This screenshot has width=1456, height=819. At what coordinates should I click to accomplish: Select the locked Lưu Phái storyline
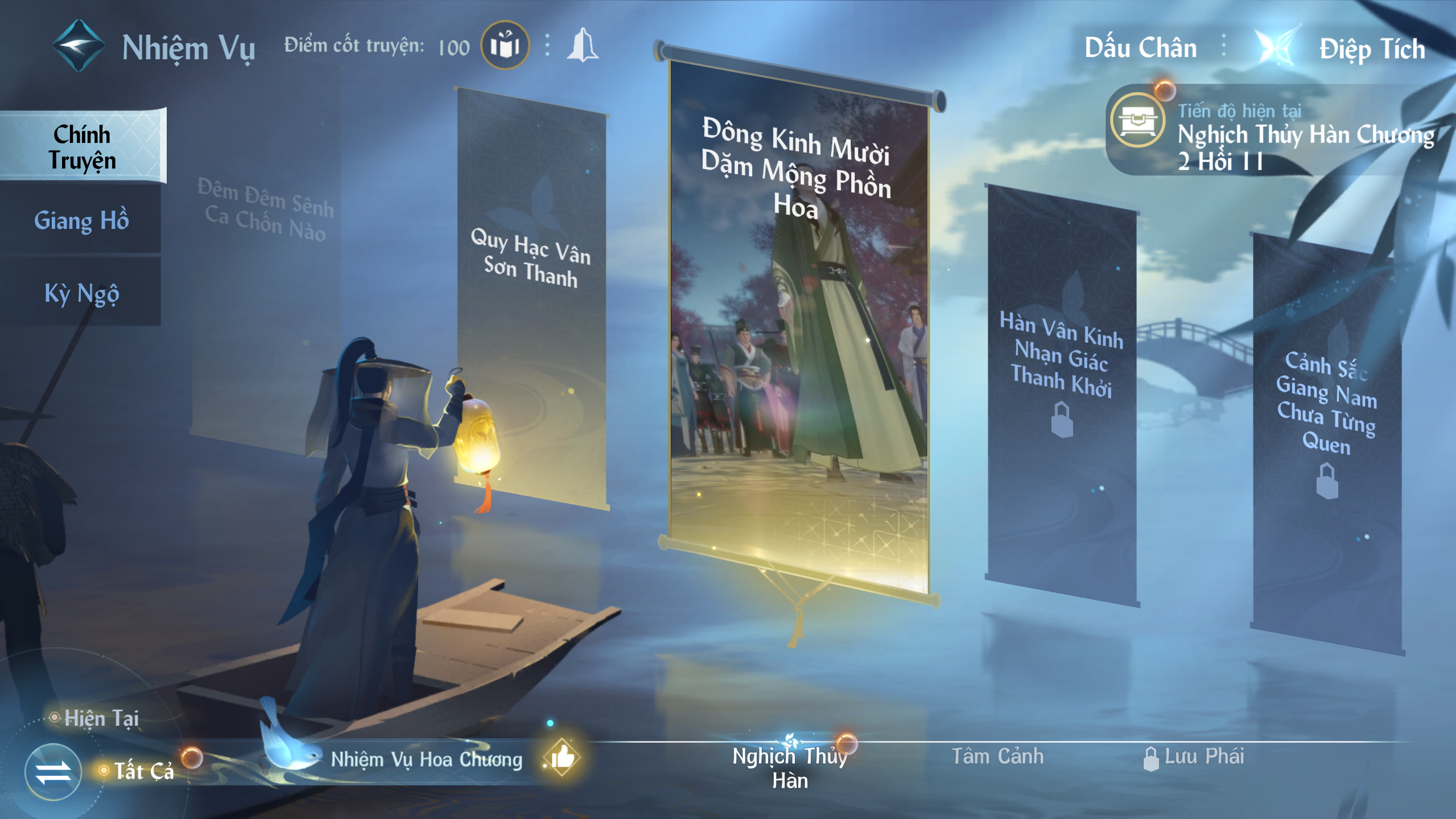coord(1195,757)
